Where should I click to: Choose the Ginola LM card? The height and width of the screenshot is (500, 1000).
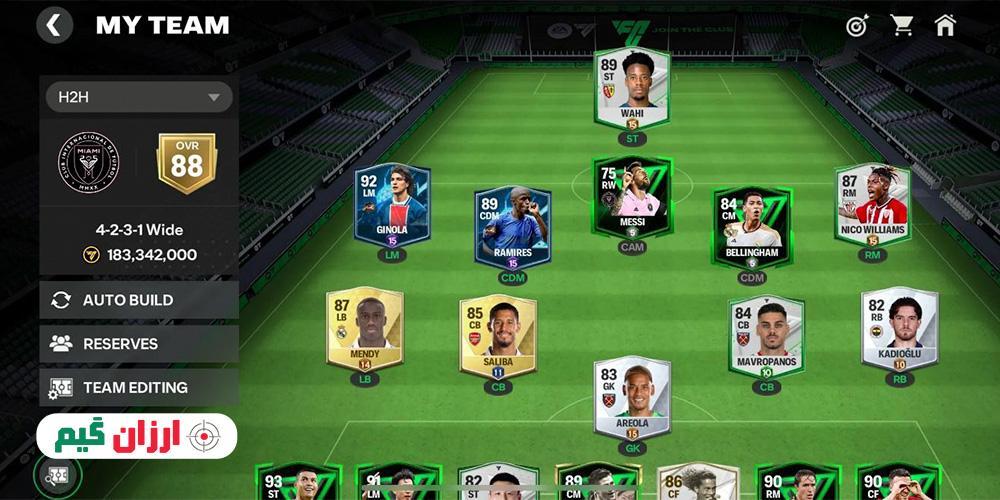pos(392,207)
